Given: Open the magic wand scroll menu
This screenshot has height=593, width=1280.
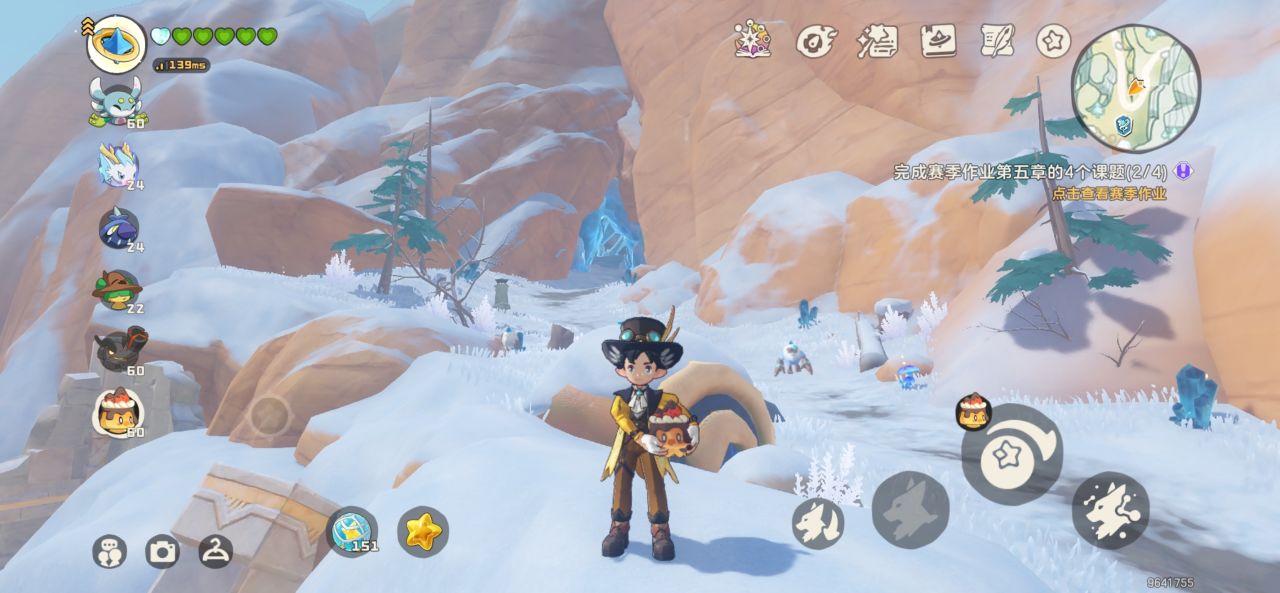Looking at the screenshot, I should coord(877,41).
